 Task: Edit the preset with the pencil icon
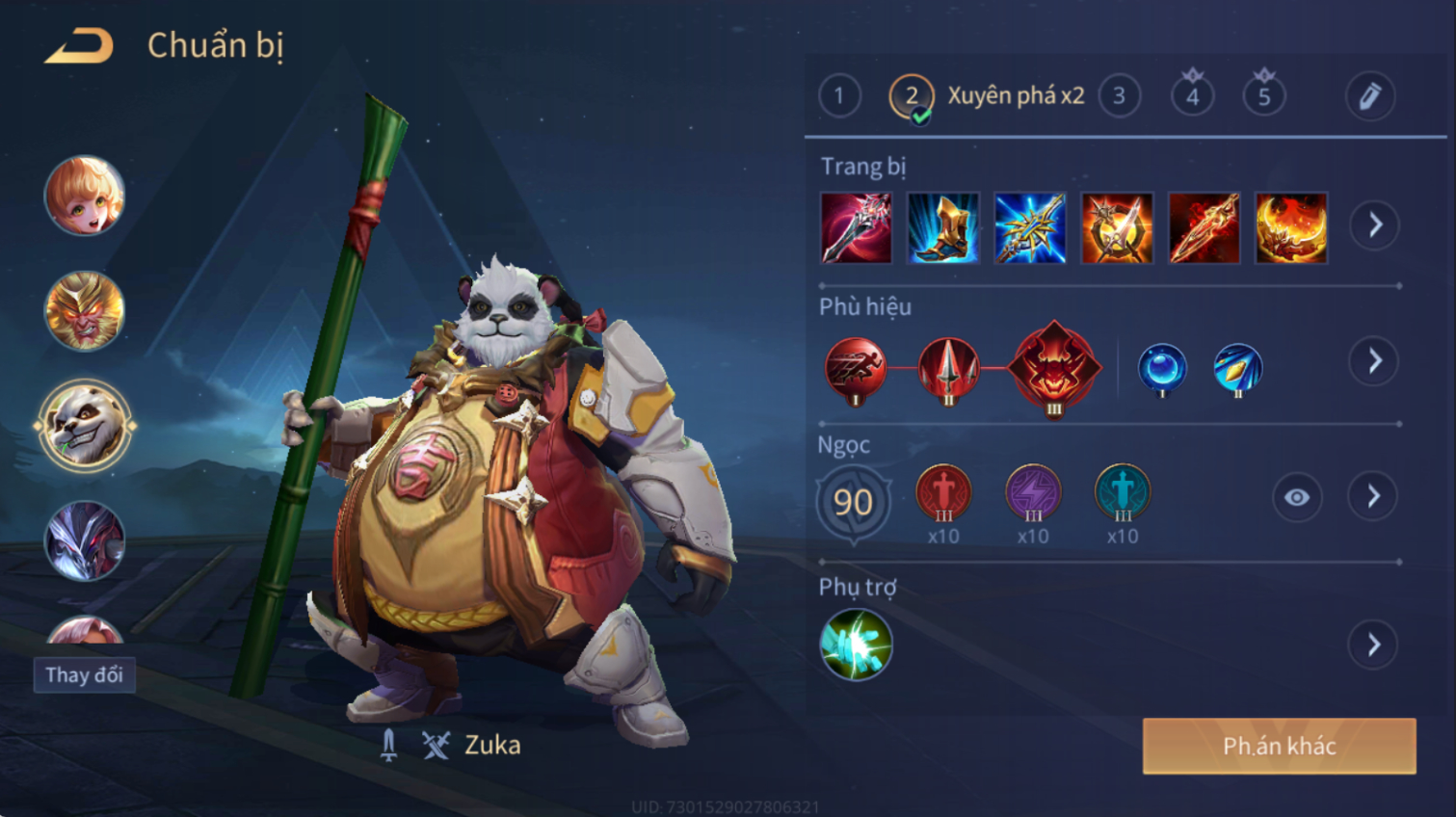coord(1369,96)
